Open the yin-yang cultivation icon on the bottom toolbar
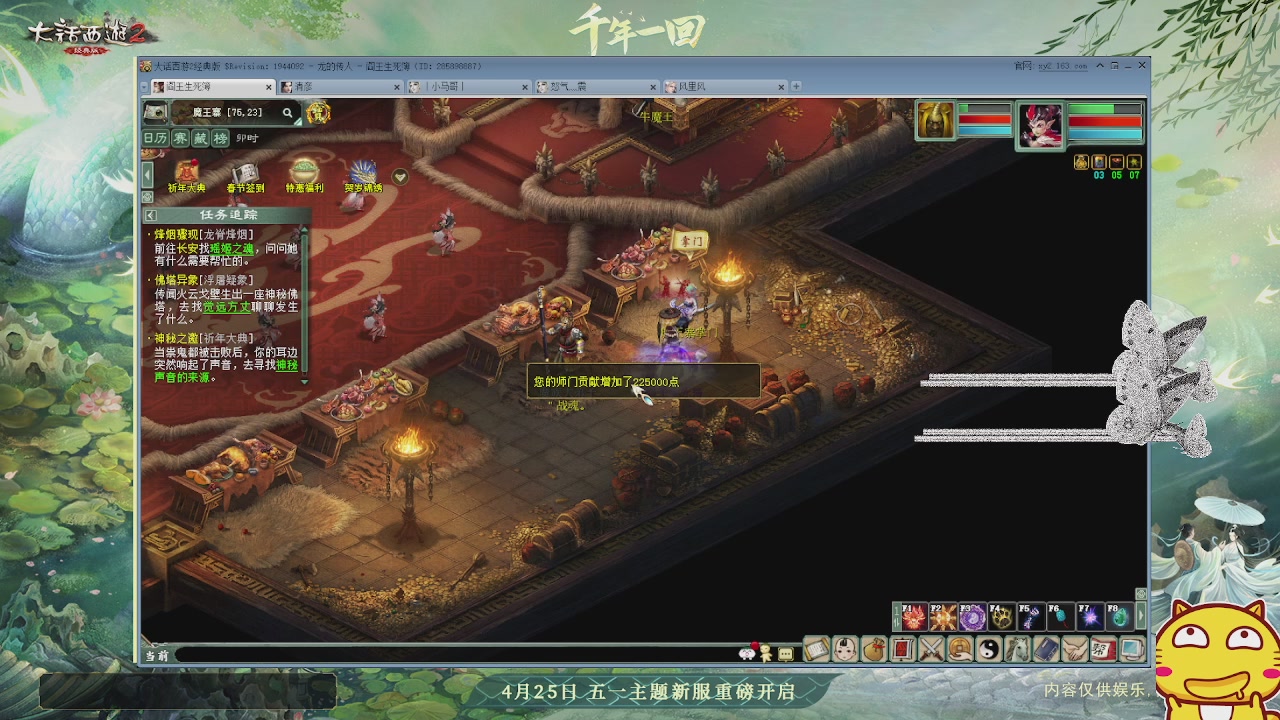Screen dimensions: 1280x720 click(988, 650)
